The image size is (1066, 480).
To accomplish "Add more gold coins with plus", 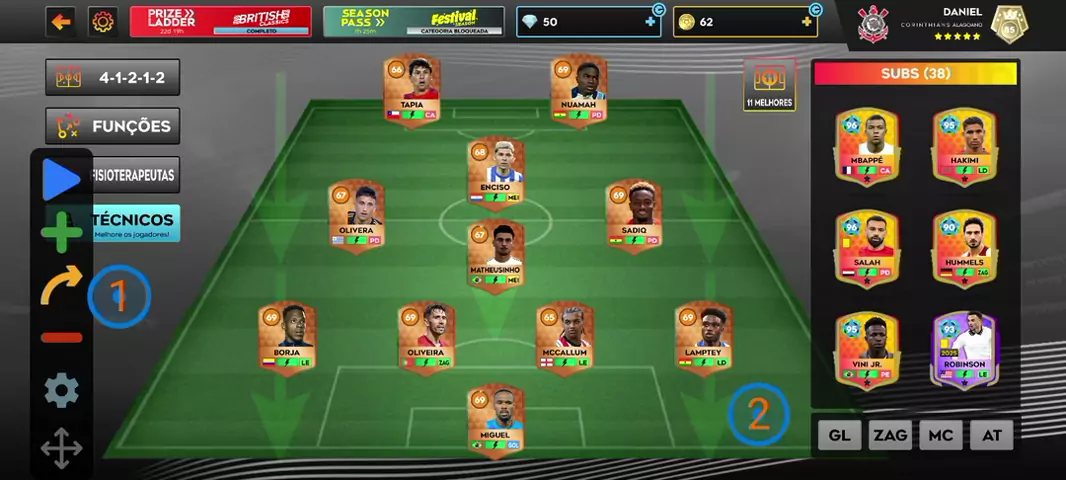I will (806, 22).
